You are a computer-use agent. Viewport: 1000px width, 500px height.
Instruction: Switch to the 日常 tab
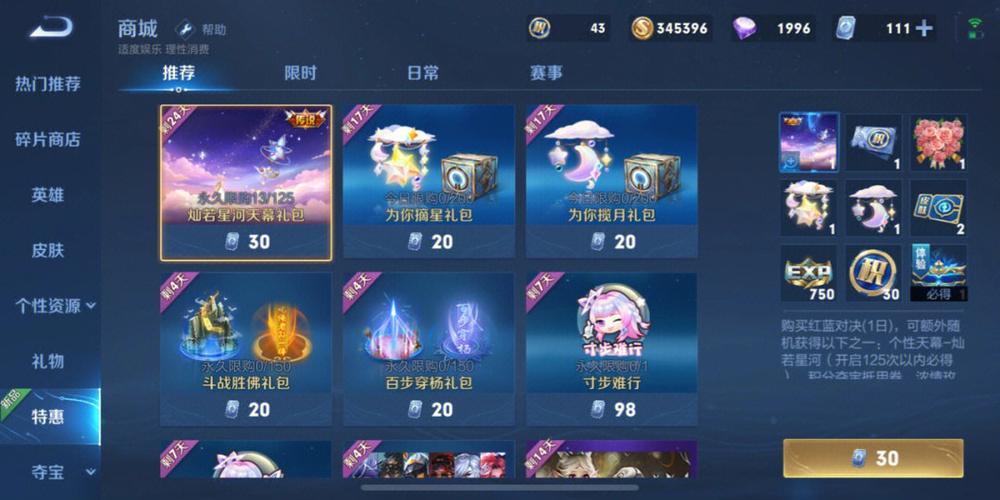click(x=422, y=73)
